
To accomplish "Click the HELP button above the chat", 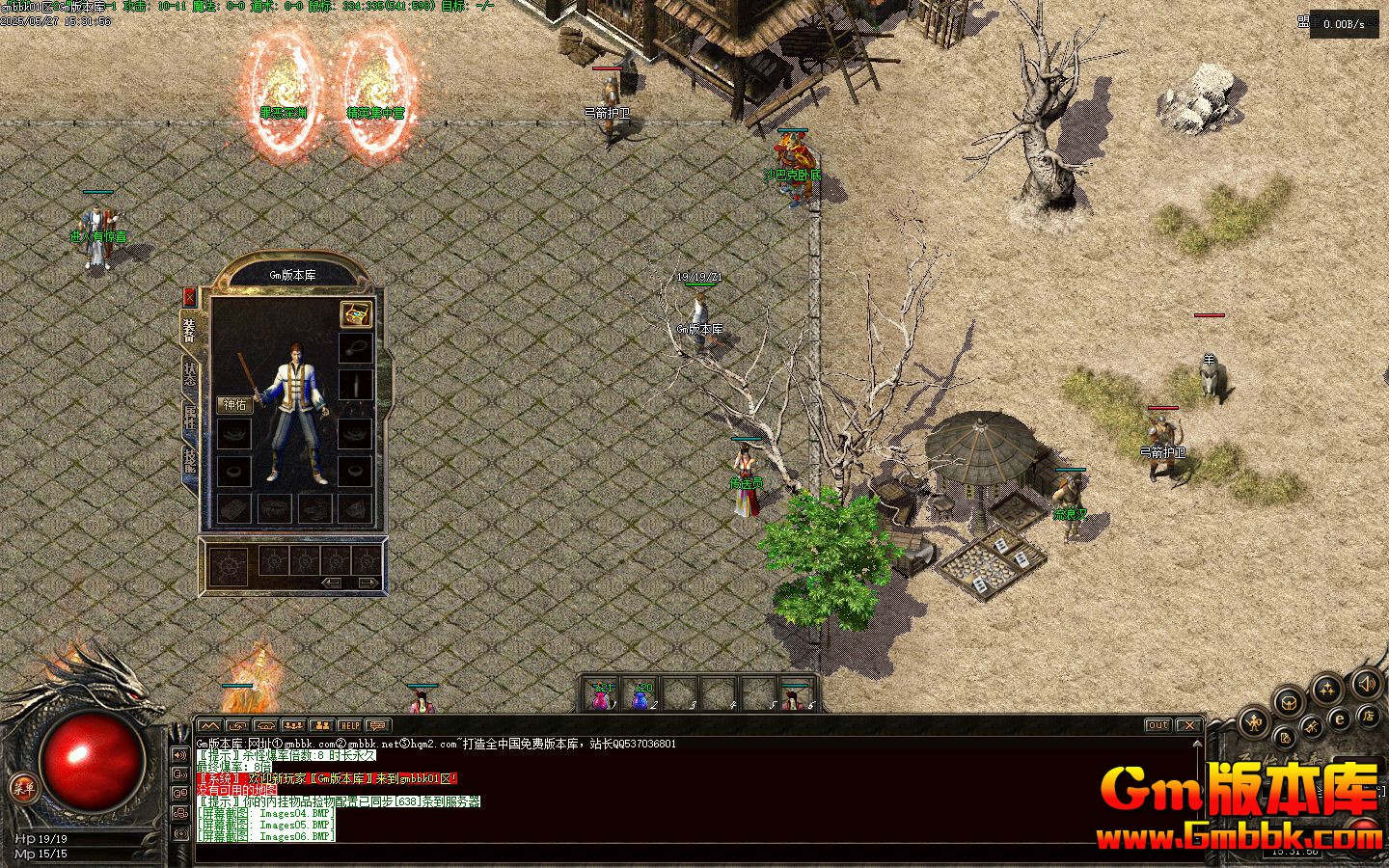I will pyautogui.click(x=349, y=725).
